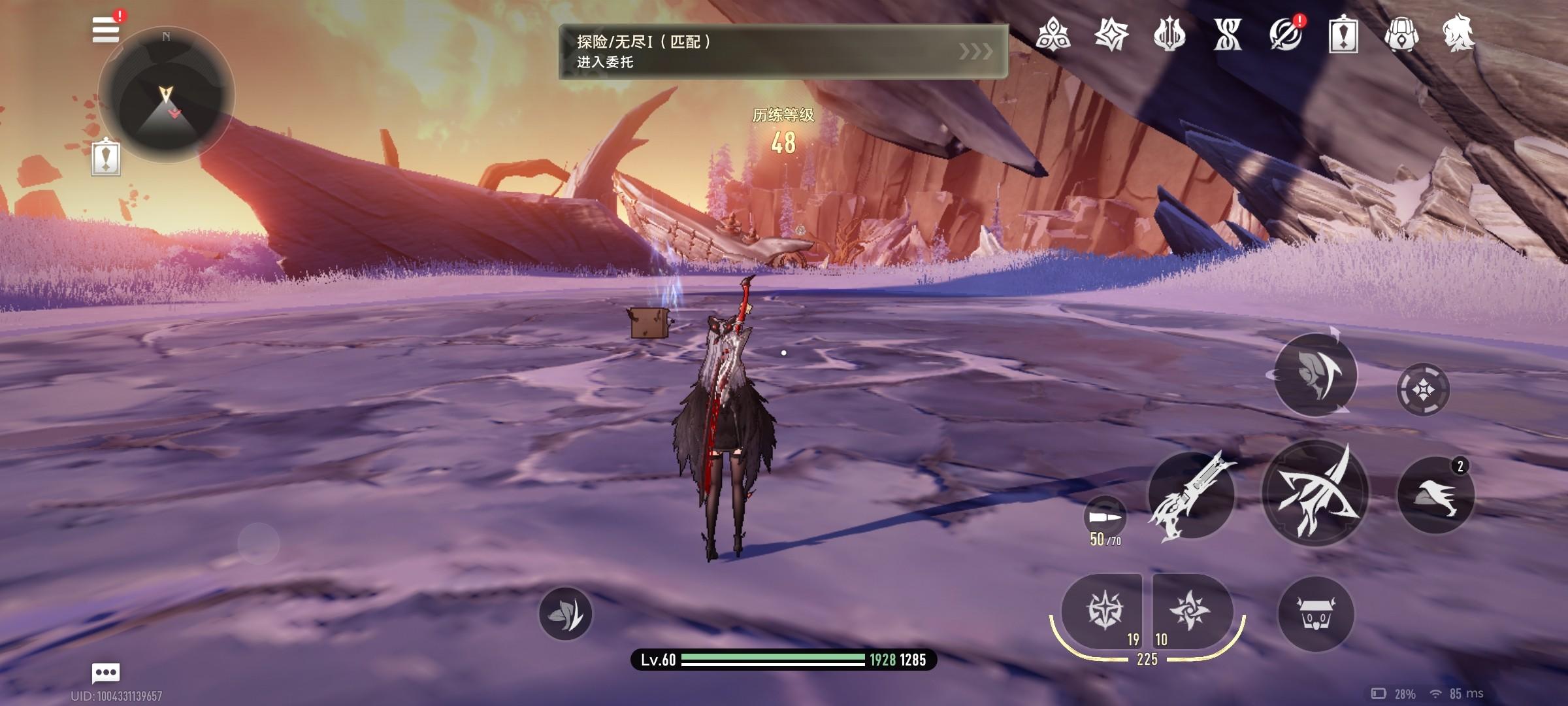Open the circular minimap

[166, 95]
